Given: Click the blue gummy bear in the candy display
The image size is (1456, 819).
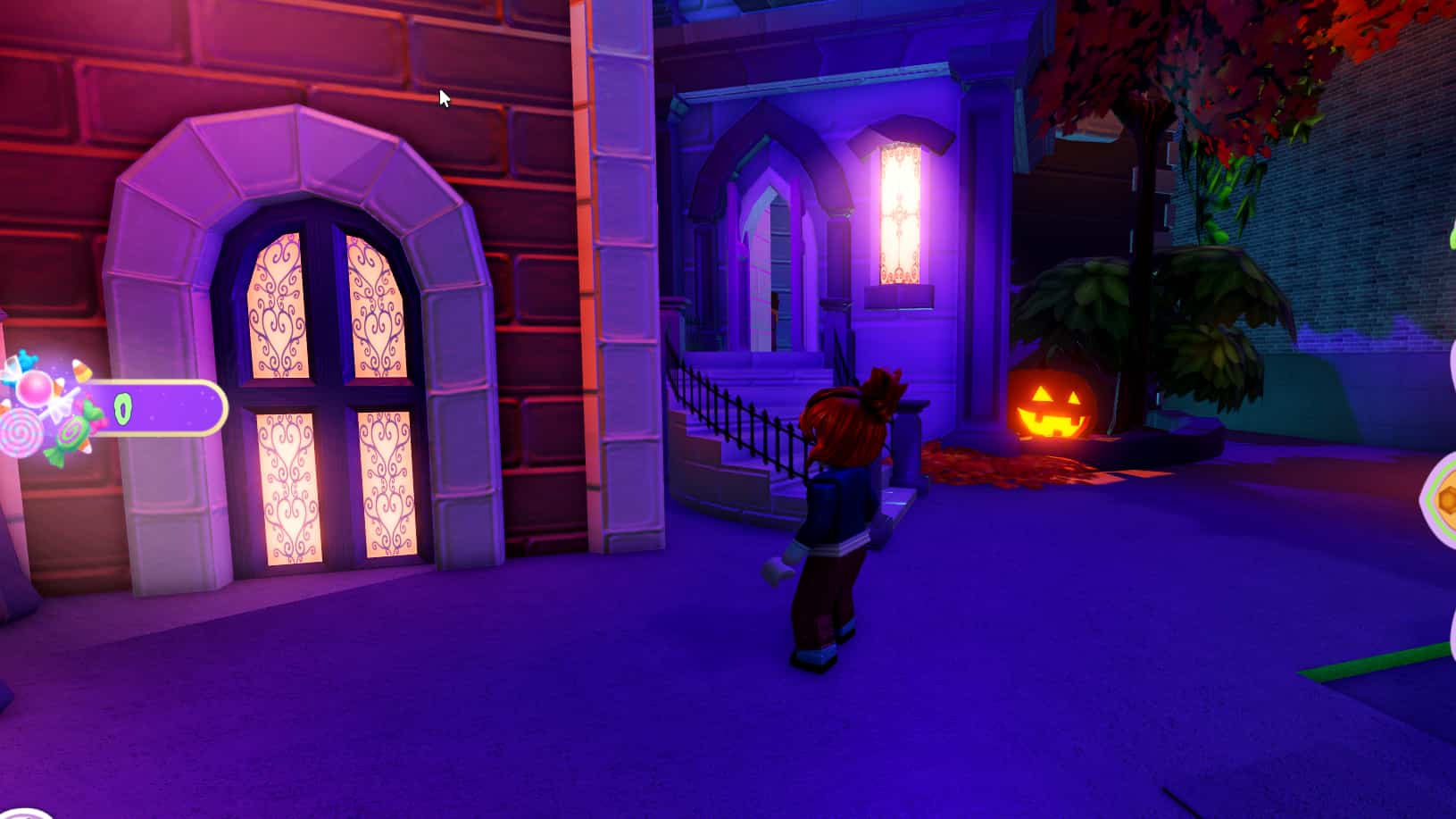Looking at the screenshot, I should 25,357.
